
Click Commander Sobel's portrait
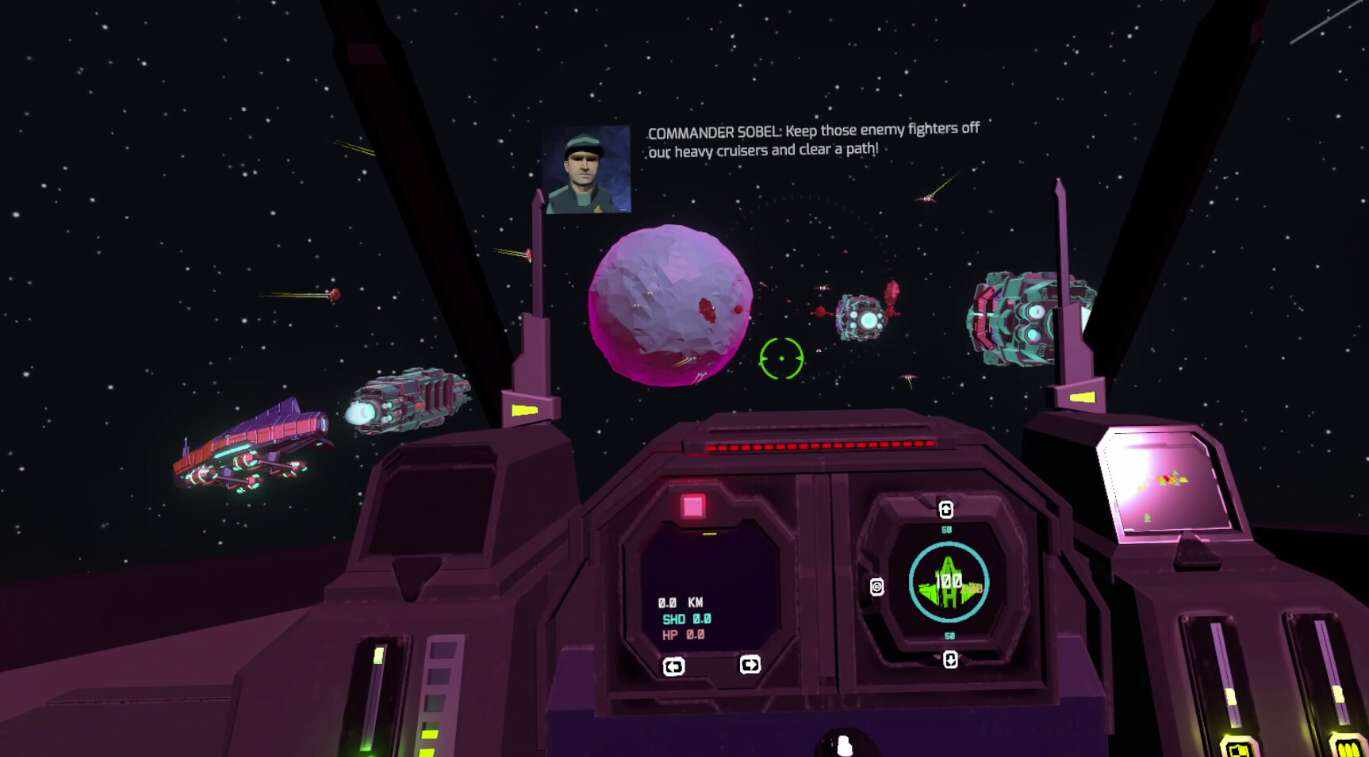[587, 169]
